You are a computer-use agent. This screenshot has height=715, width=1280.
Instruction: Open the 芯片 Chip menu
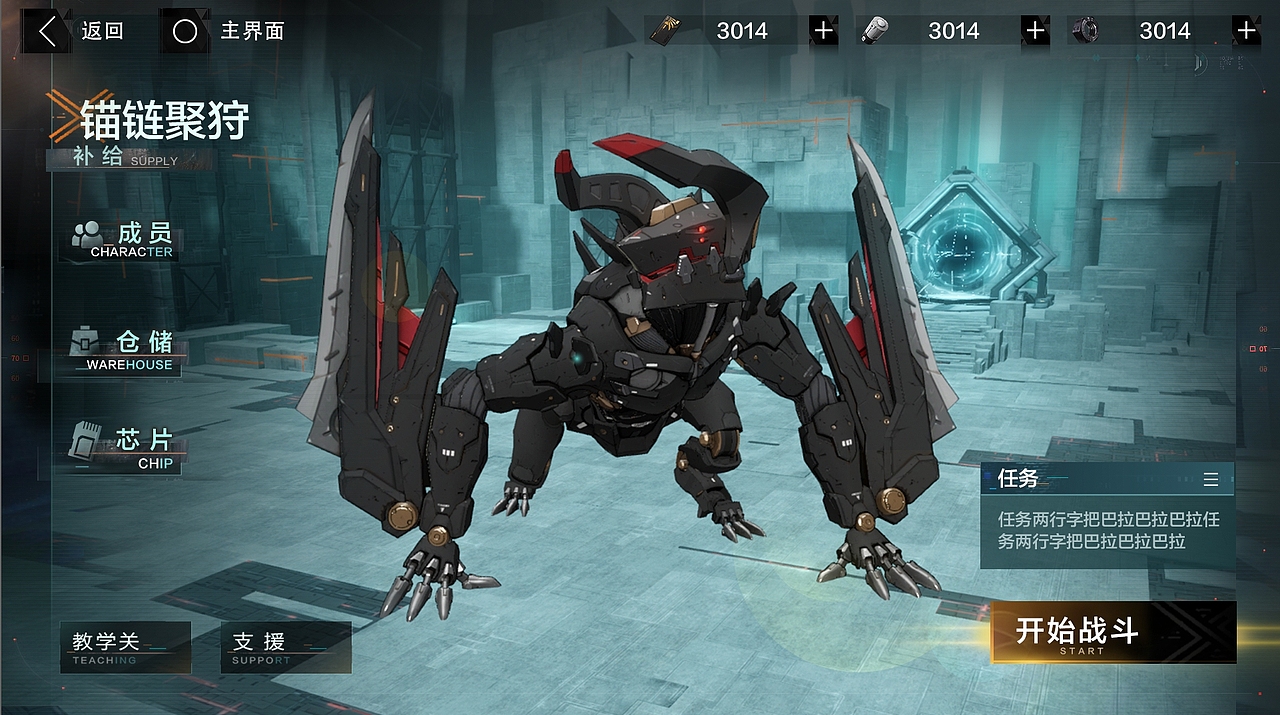125,447
